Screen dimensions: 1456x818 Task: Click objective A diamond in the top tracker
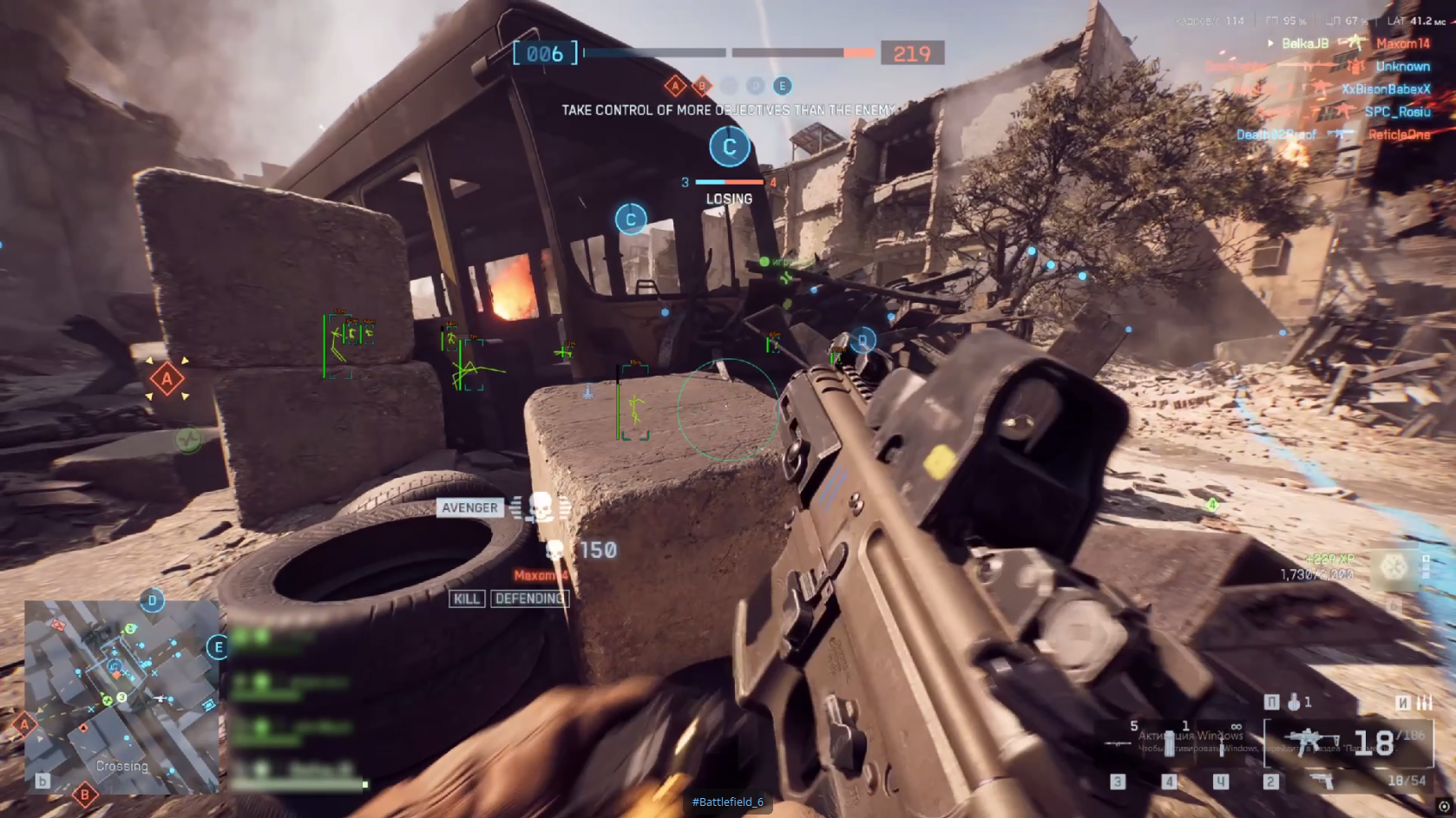coord(675,86)
